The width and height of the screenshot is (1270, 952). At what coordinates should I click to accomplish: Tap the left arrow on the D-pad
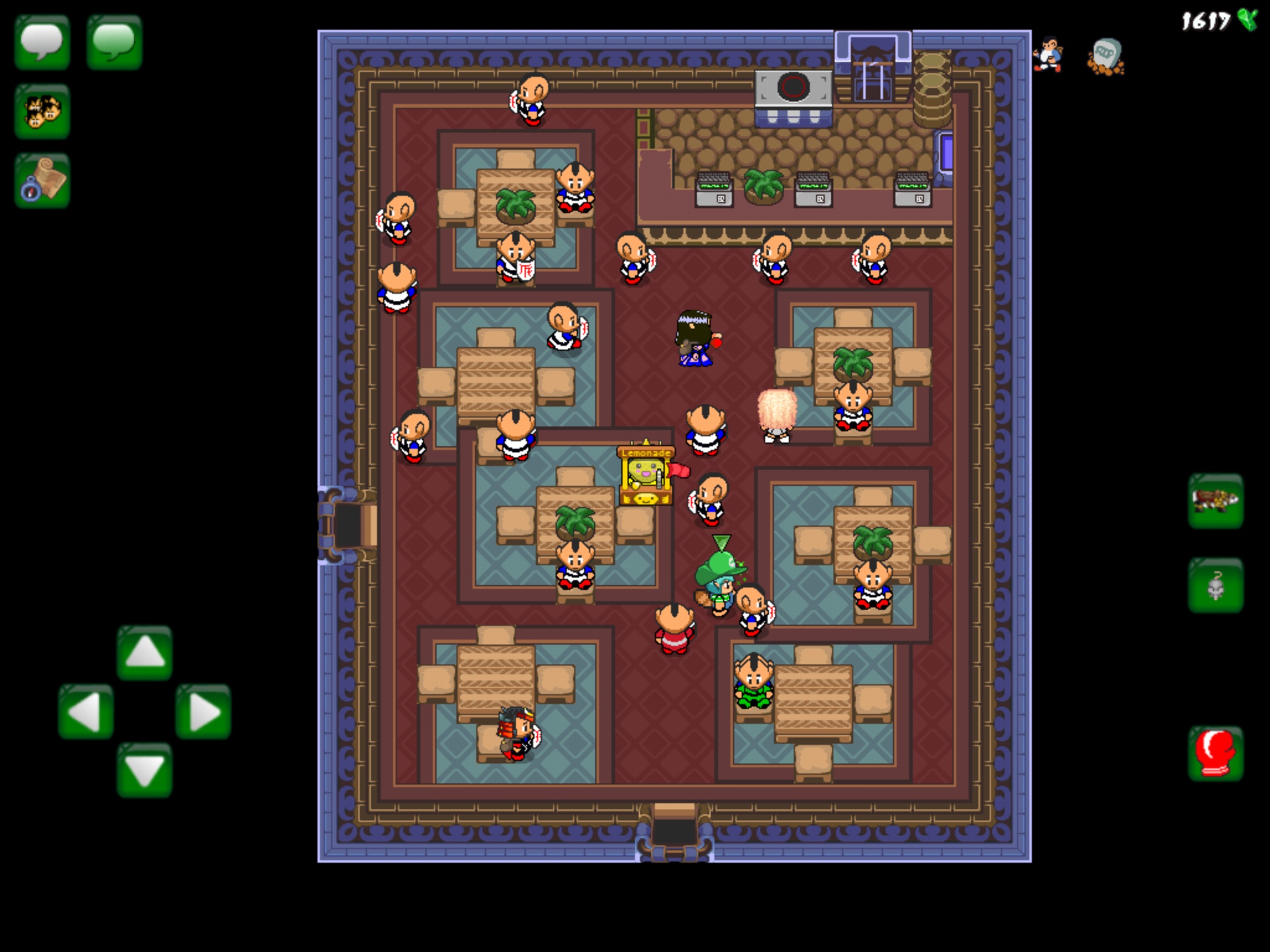pyautogui.click(x=86, y=712)
